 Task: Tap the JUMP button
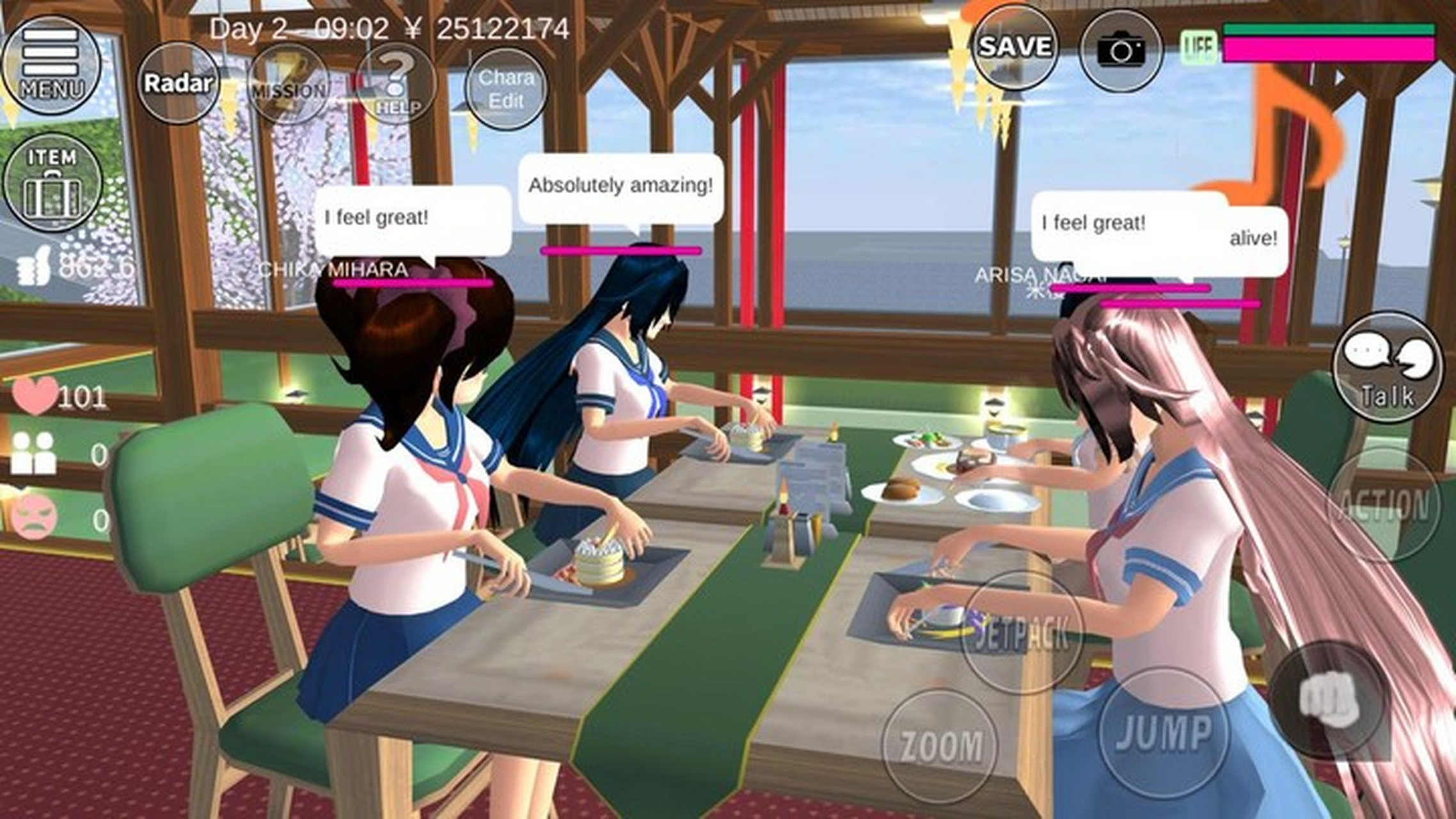1164,731
